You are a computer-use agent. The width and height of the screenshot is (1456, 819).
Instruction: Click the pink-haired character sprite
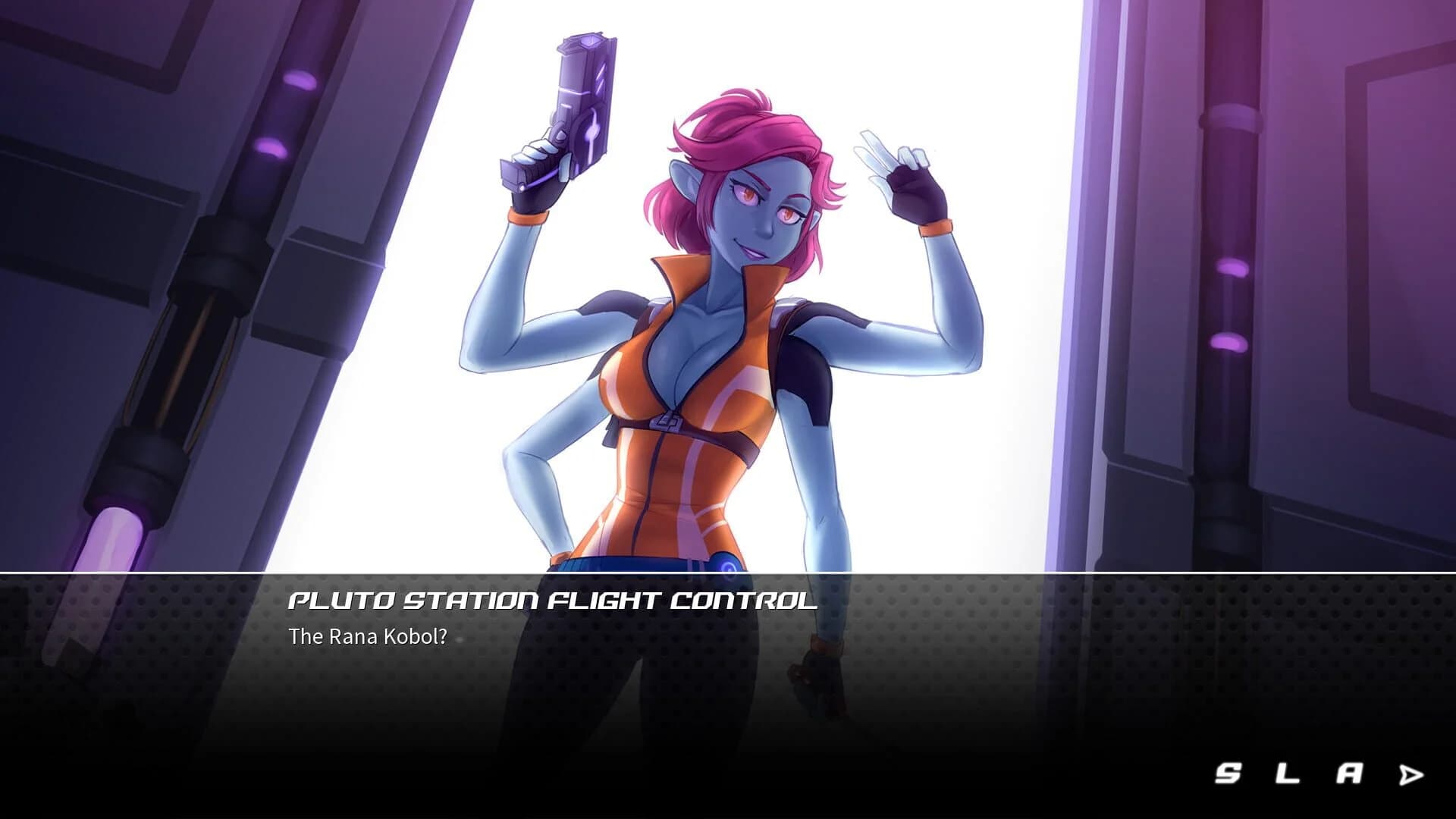(x=720, y=341)
